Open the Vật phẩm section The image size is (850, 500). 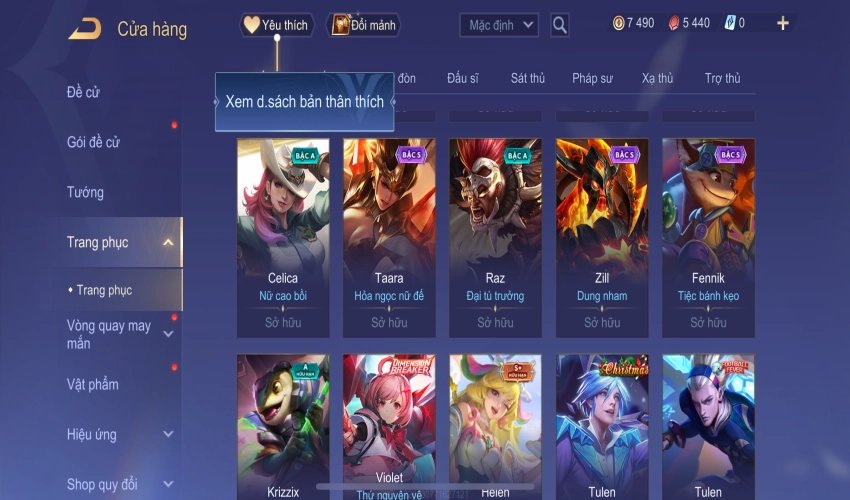92,384
